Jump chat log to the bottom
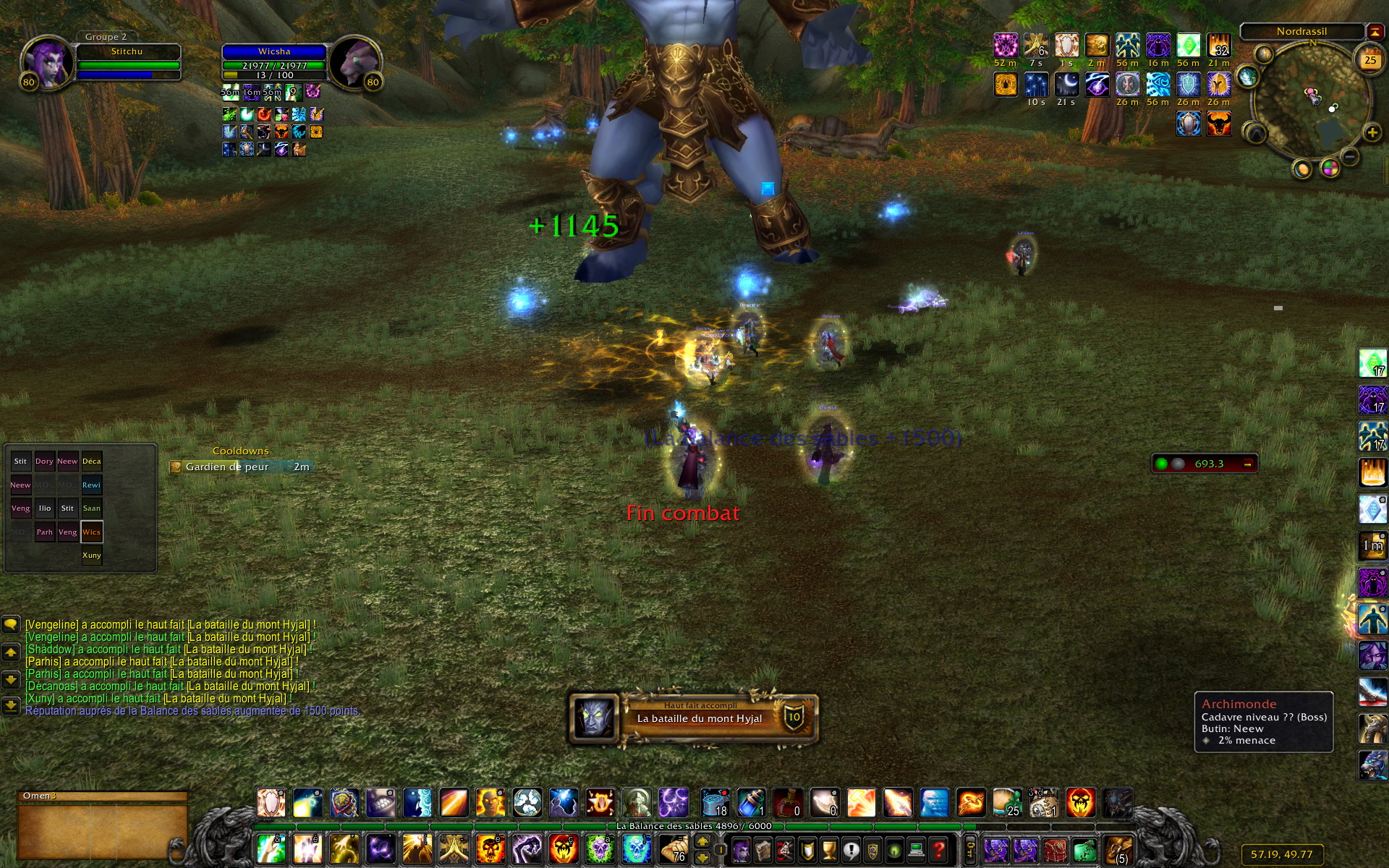Image resolution: width=1389 pixels, height=868 pixels. point(11,705)
